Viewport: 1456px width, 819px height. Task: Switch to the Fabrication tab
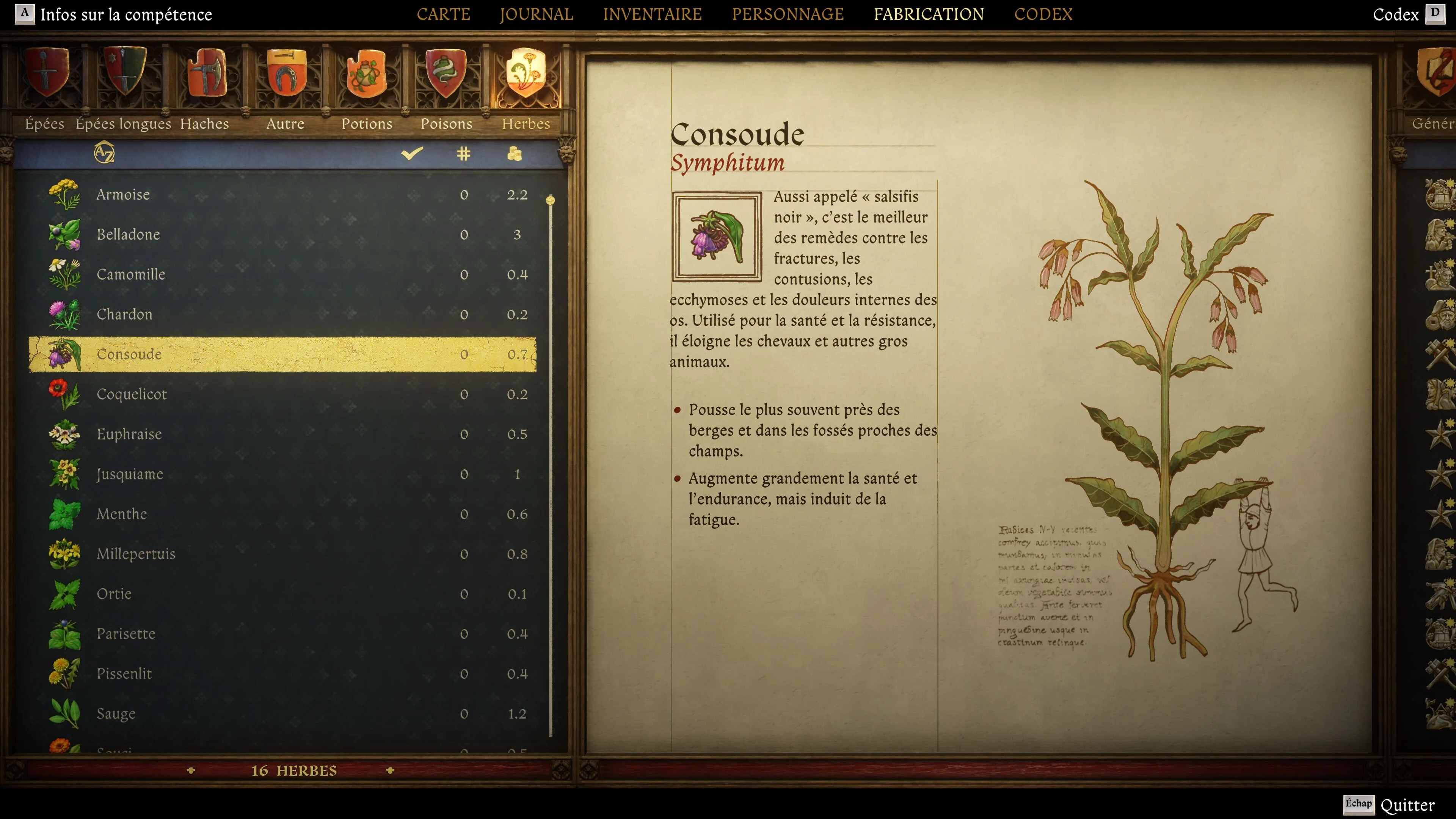tap(929, 14)
